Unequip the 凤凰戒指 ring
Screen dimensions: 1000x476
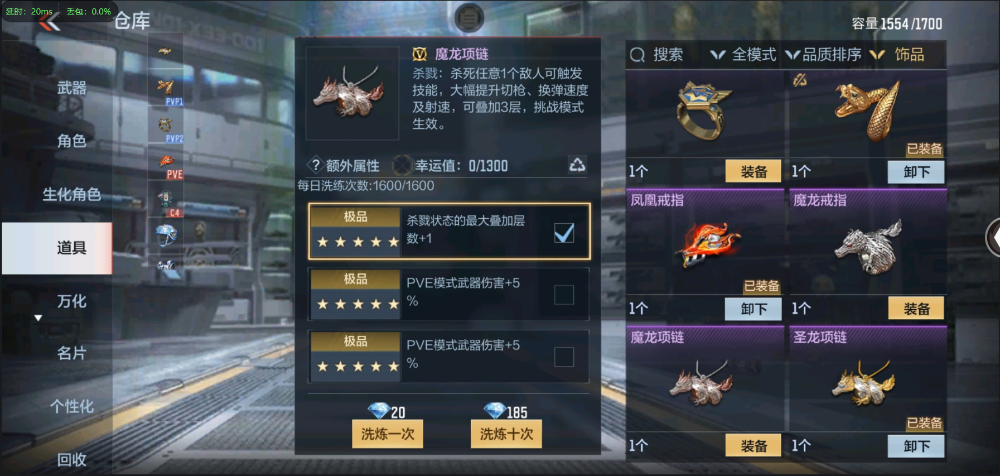coord(752,308)
